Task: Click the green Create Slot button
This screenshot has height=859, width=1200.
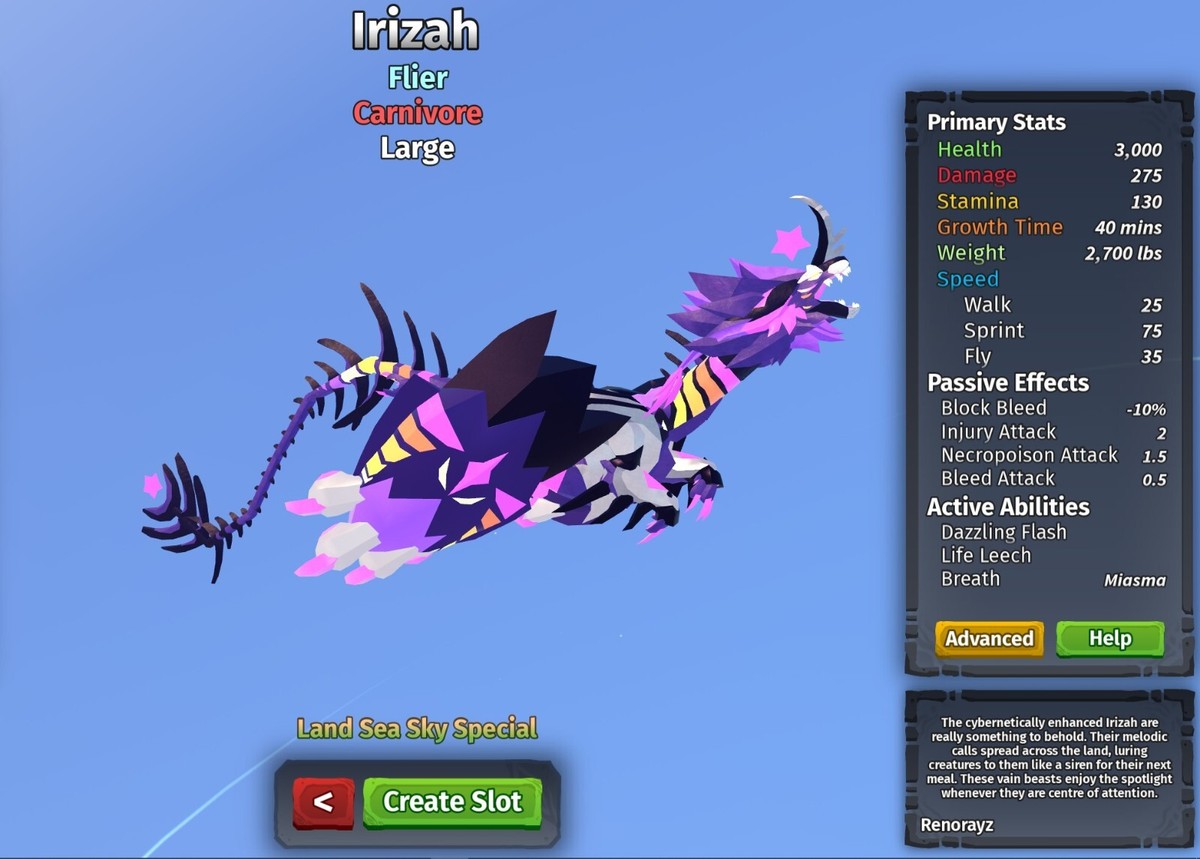Action: point(452,802)
